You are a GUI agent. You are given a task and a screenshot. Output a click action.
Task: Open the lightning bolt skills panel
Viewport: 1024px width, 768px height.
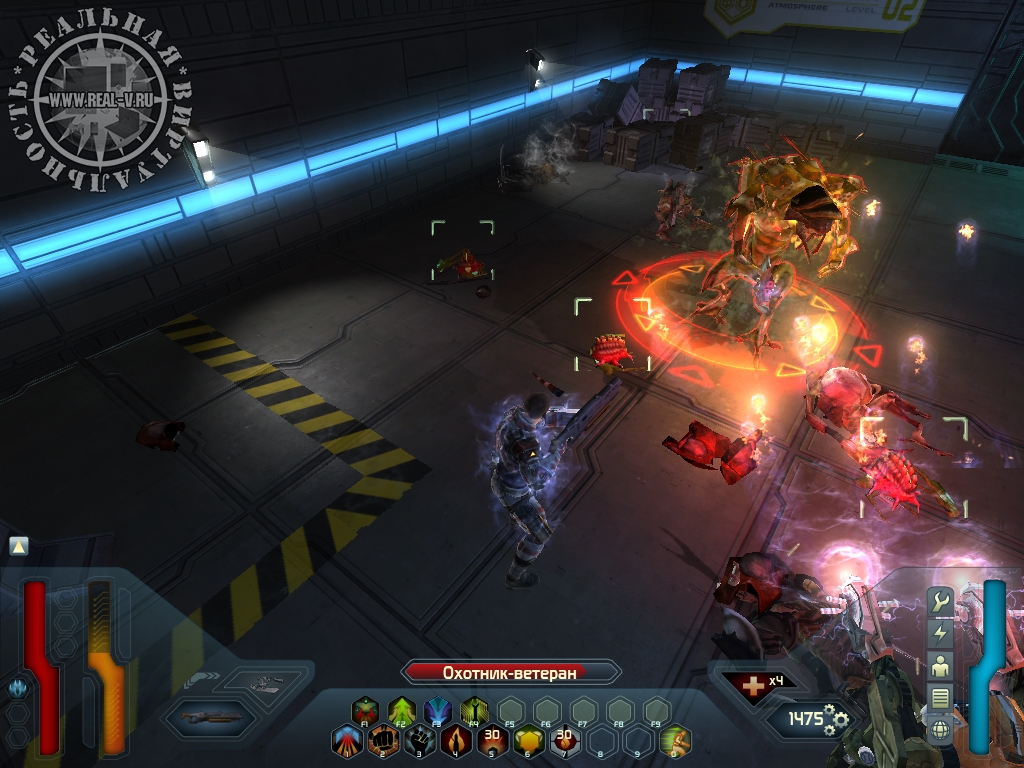click(940, 633)
